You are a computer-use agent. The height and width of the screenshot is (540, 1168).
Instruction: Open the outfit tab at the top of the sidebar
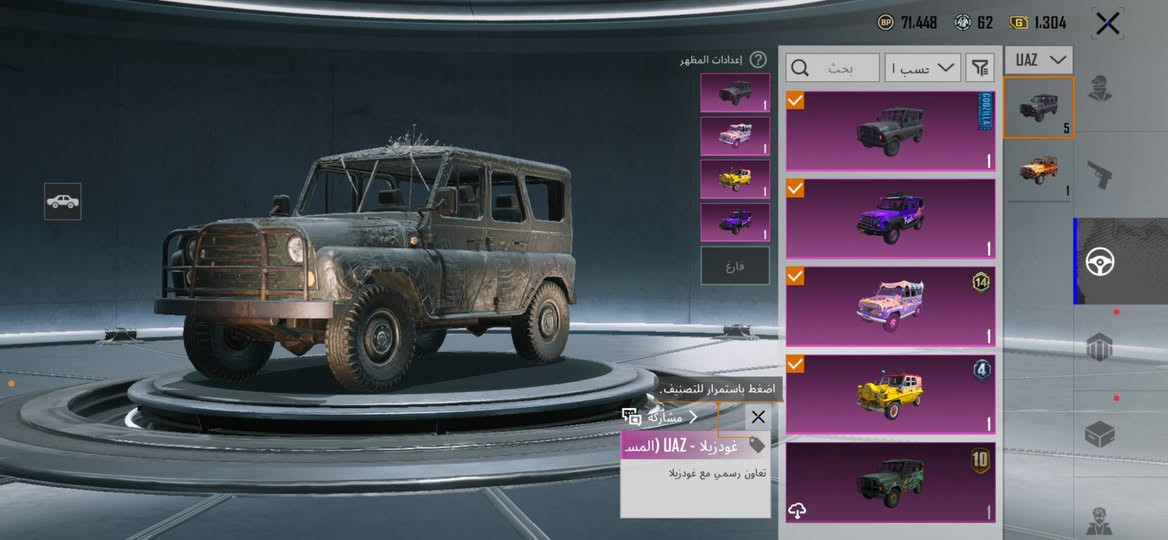pyautogui.click(x=1101, y=89)
